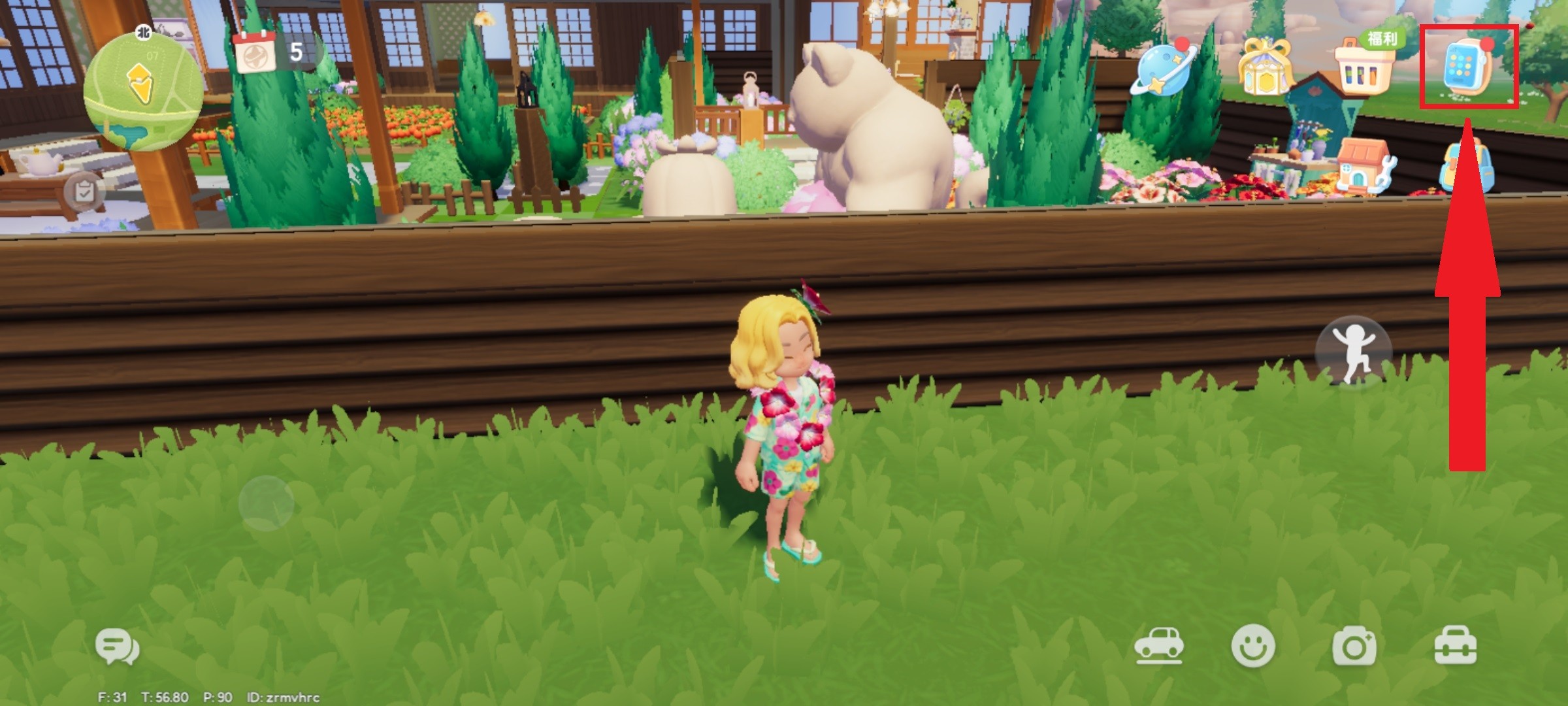Tap the jumping figure action button
The width and height of the screenshot is (1568, 706).
pyautogui.click(x=1354, y=352)
